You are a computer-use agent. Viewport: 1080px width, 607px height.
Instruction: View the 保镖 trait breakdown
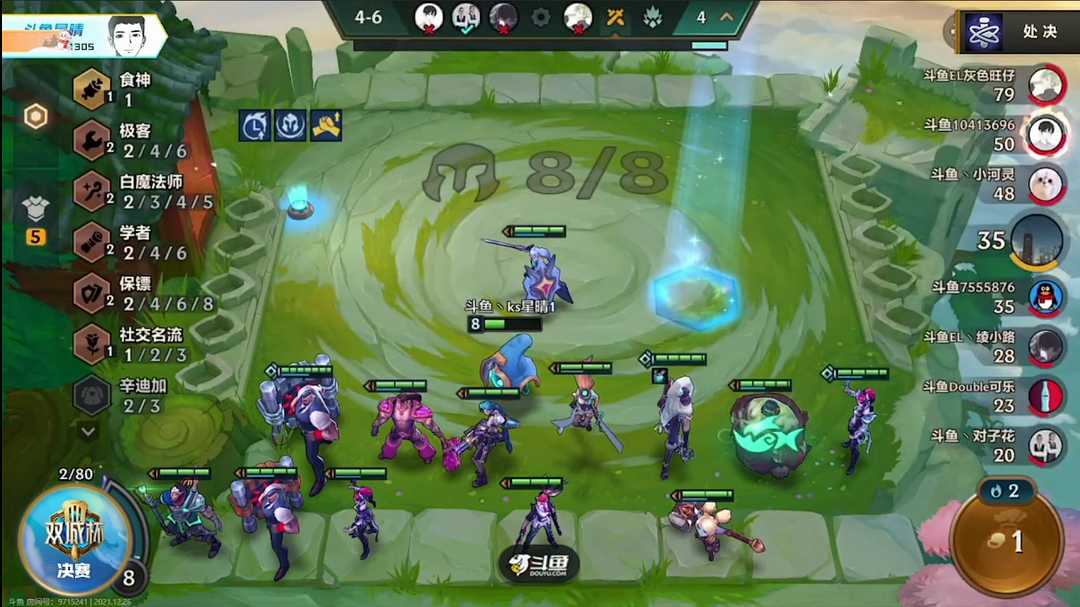[x=92, y=292]
